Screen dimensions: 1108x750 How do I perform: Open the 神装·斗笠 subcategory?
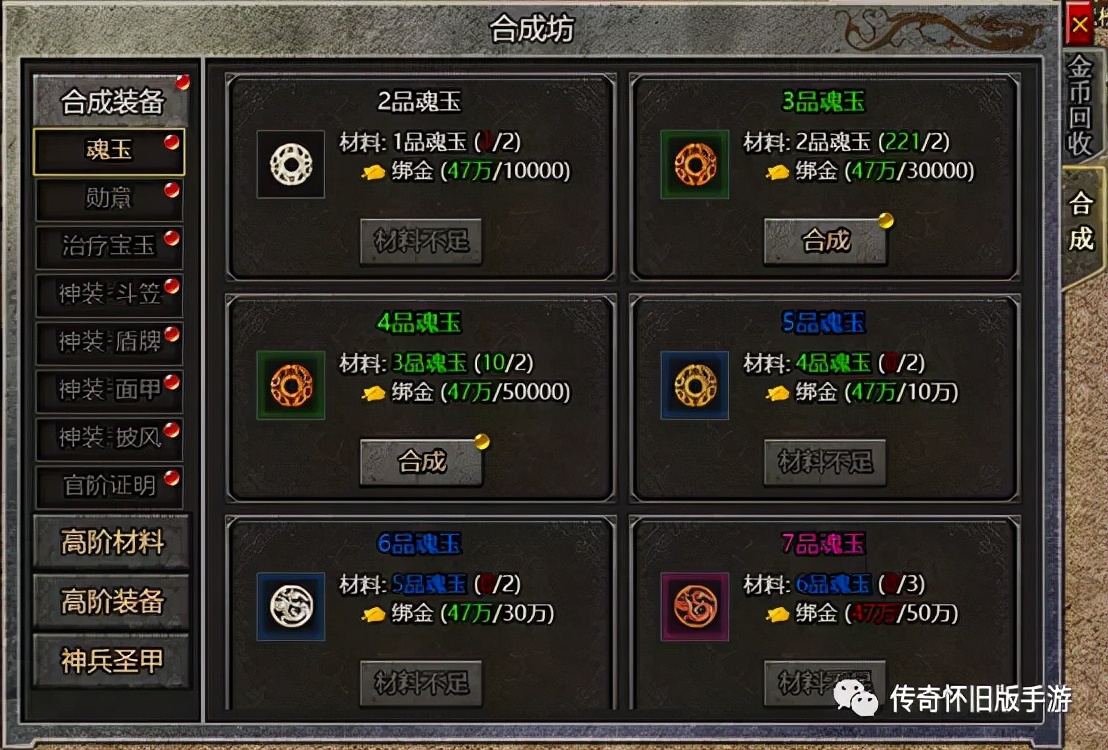(x=109, y=295)
